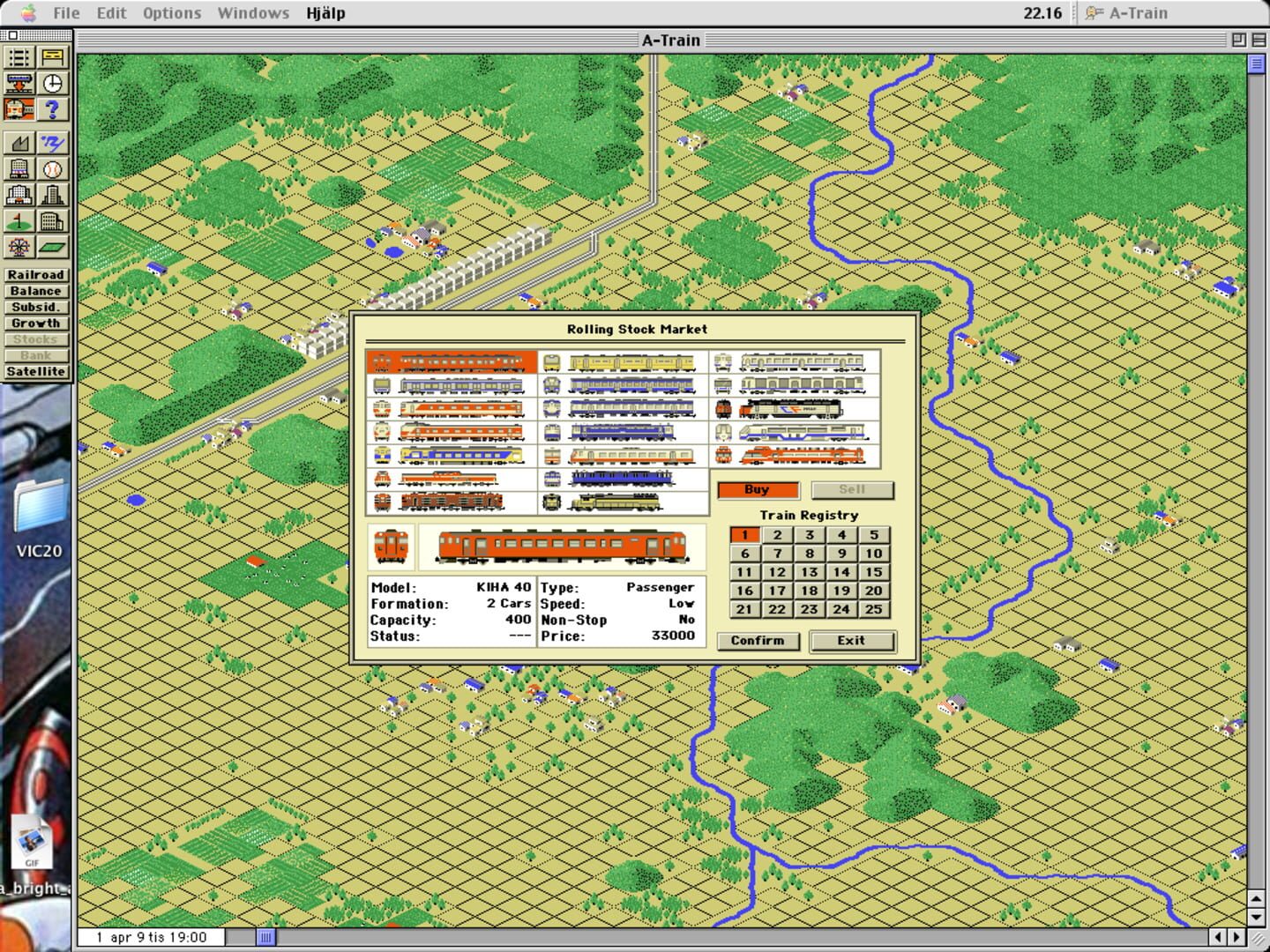Select the yellow station building icon

click(x=53, y=56)
